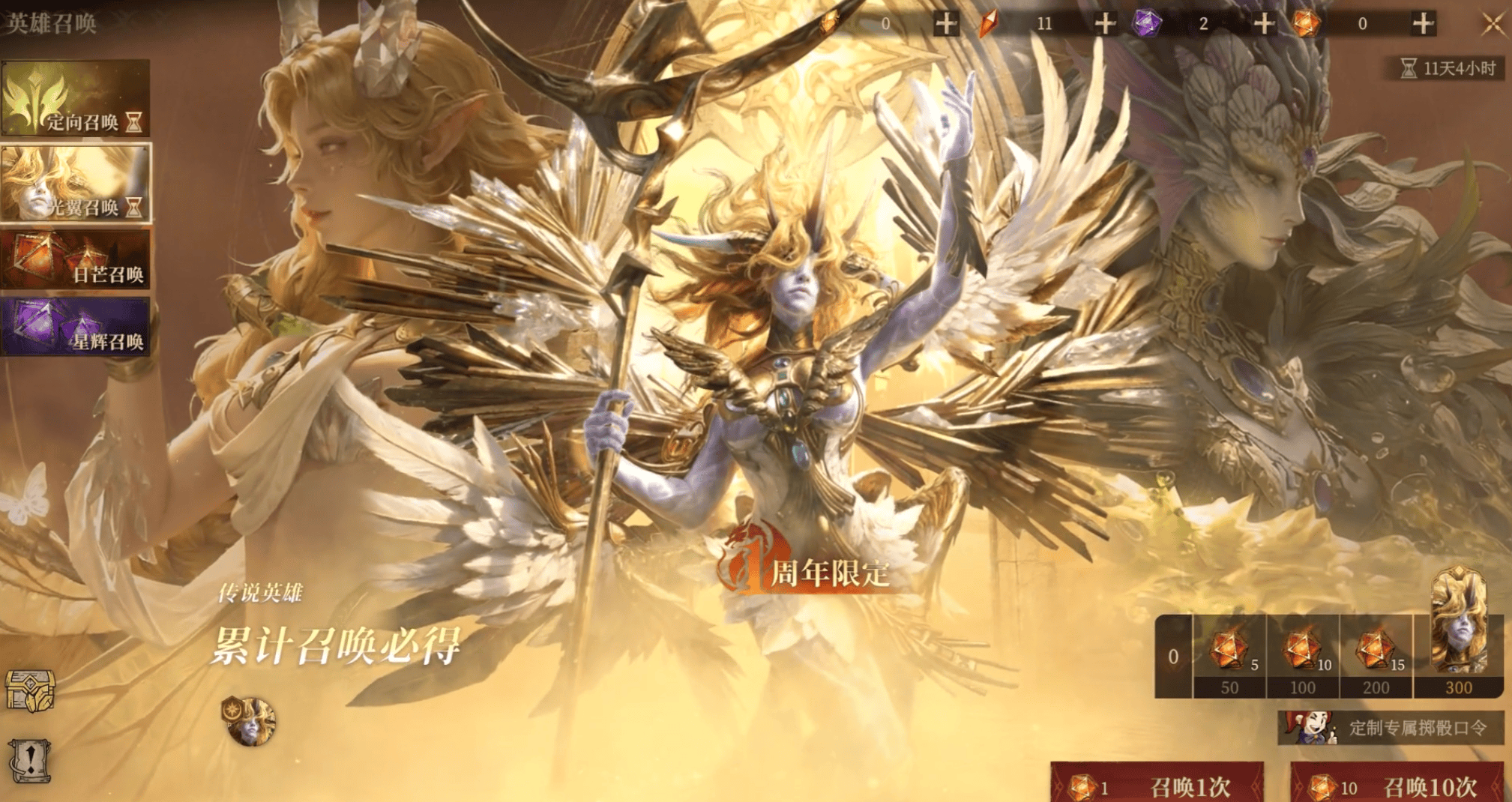The image size is (1512, 802).
Task: Add more purple dice currency
Action: coord(1264,24)
